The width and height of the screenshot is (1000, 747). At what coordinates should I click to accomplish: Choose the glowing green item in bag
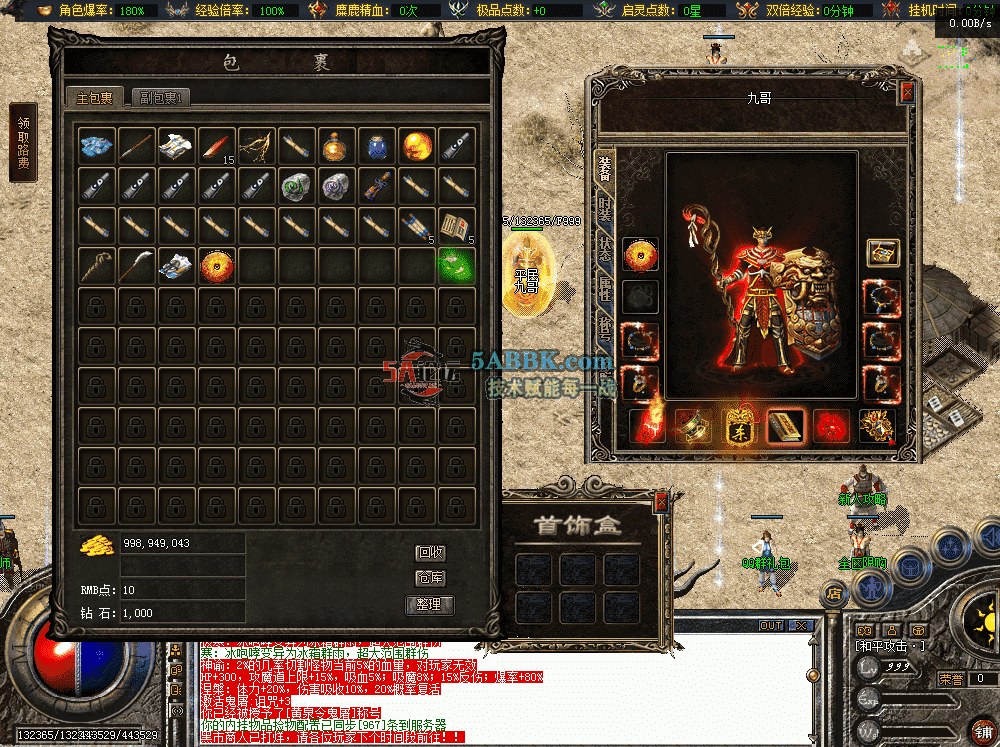(x=456, y=265)
